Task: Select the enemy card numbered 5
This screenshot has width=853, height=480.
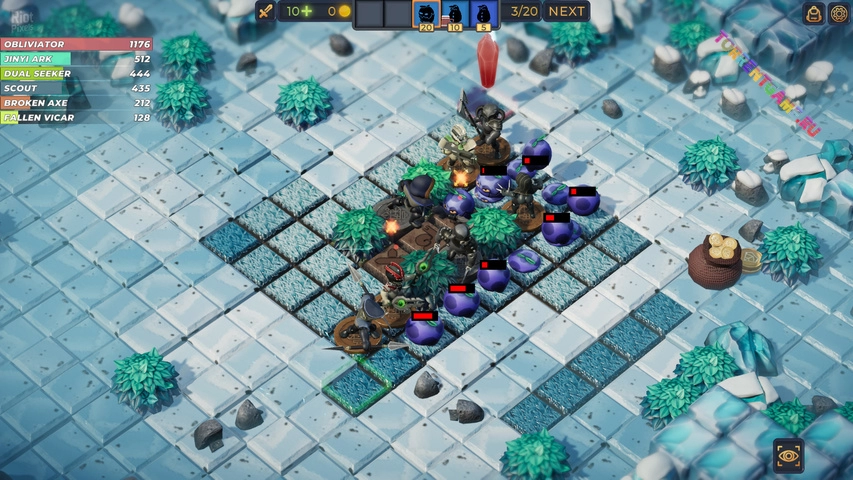Action: click(x=482, y=15)
